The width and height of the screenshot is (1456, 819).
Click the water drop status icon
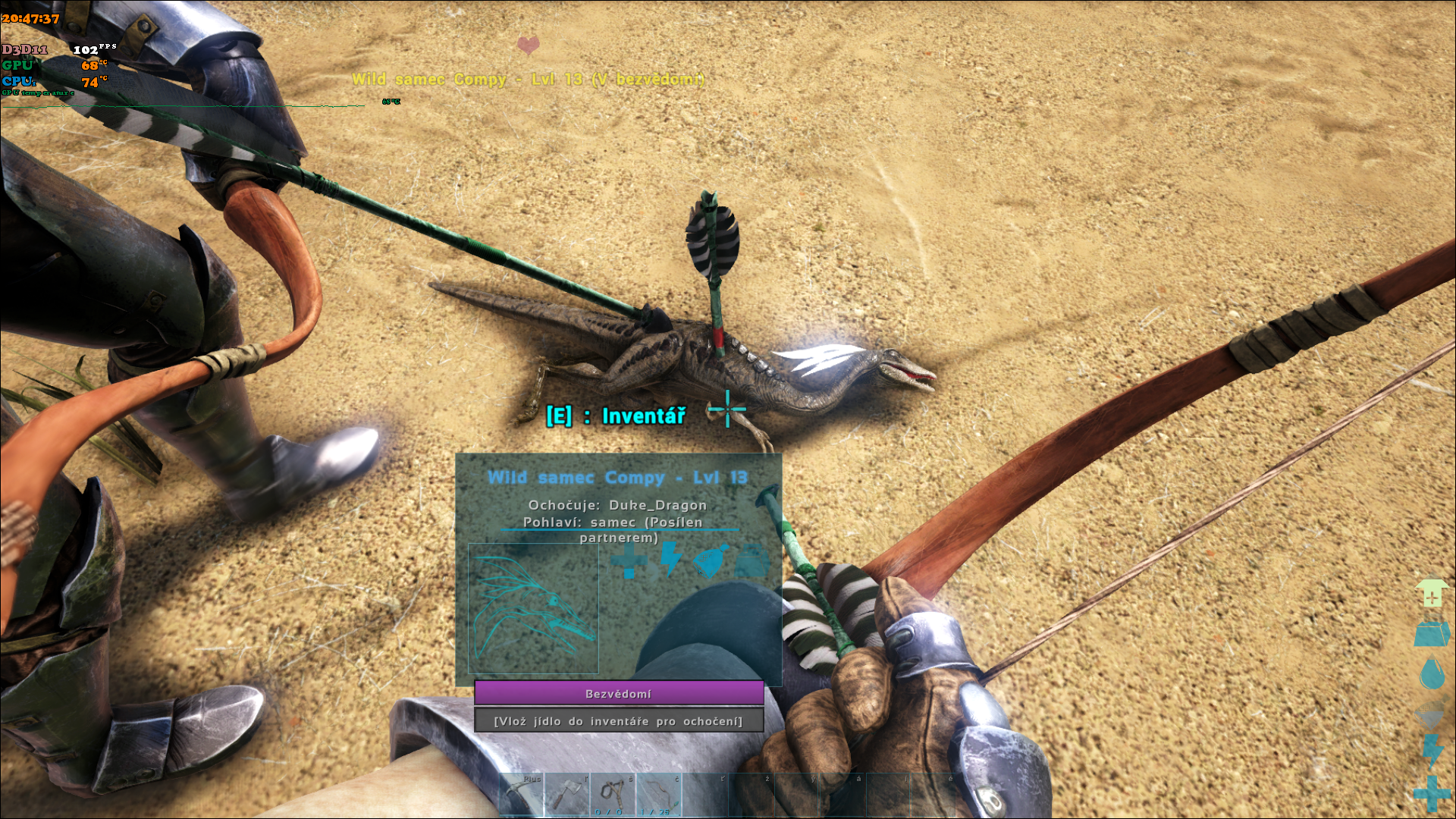(x=1432, y=673)
